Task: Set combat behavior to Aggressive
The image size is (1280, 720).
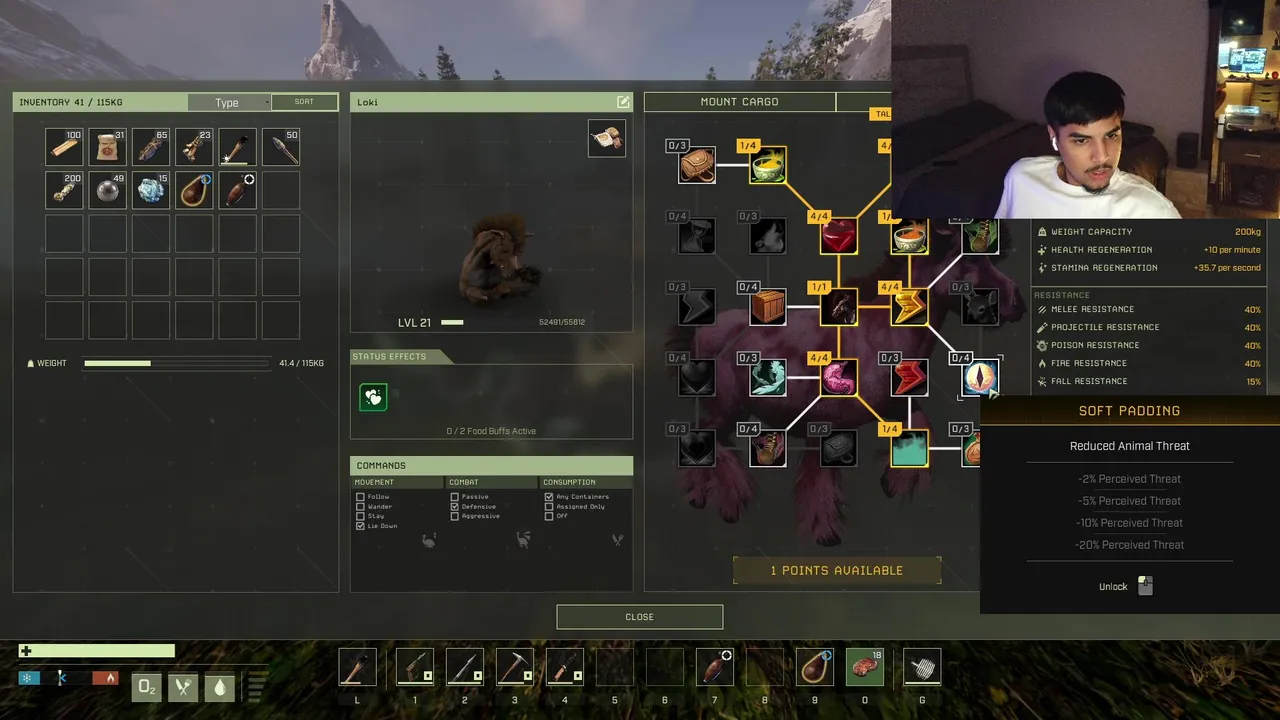Action: point(455,516)
